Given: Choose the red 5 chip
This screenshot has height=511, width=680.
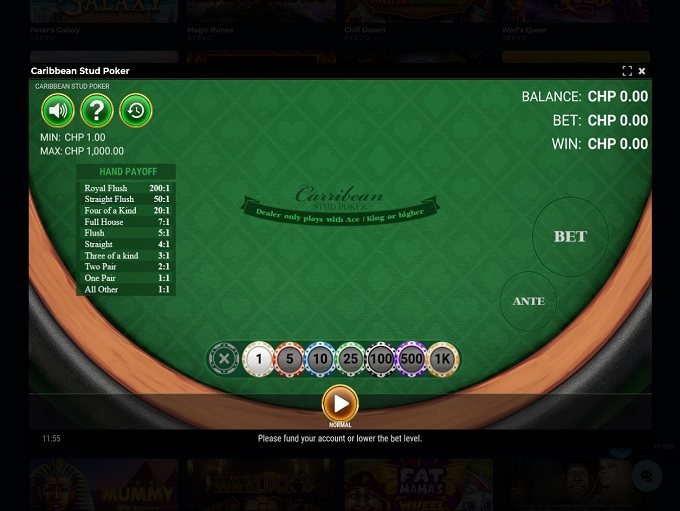Looking at the screenshot, I should tap(289, 358).
